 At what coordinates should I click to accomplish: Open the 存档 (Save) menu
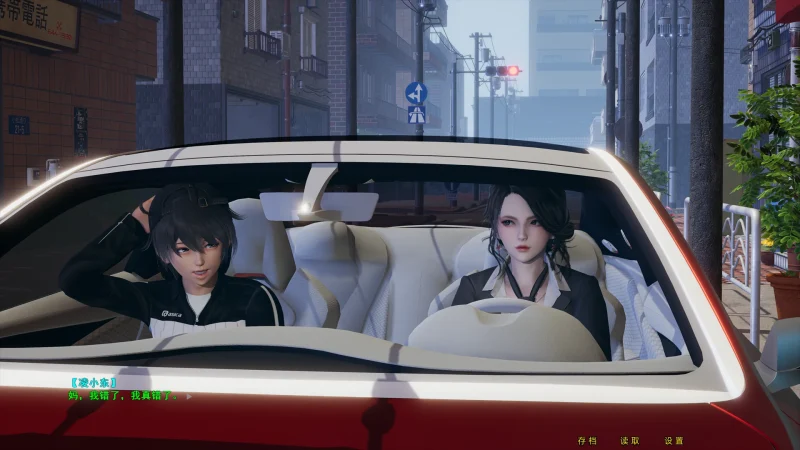[587, 440]
